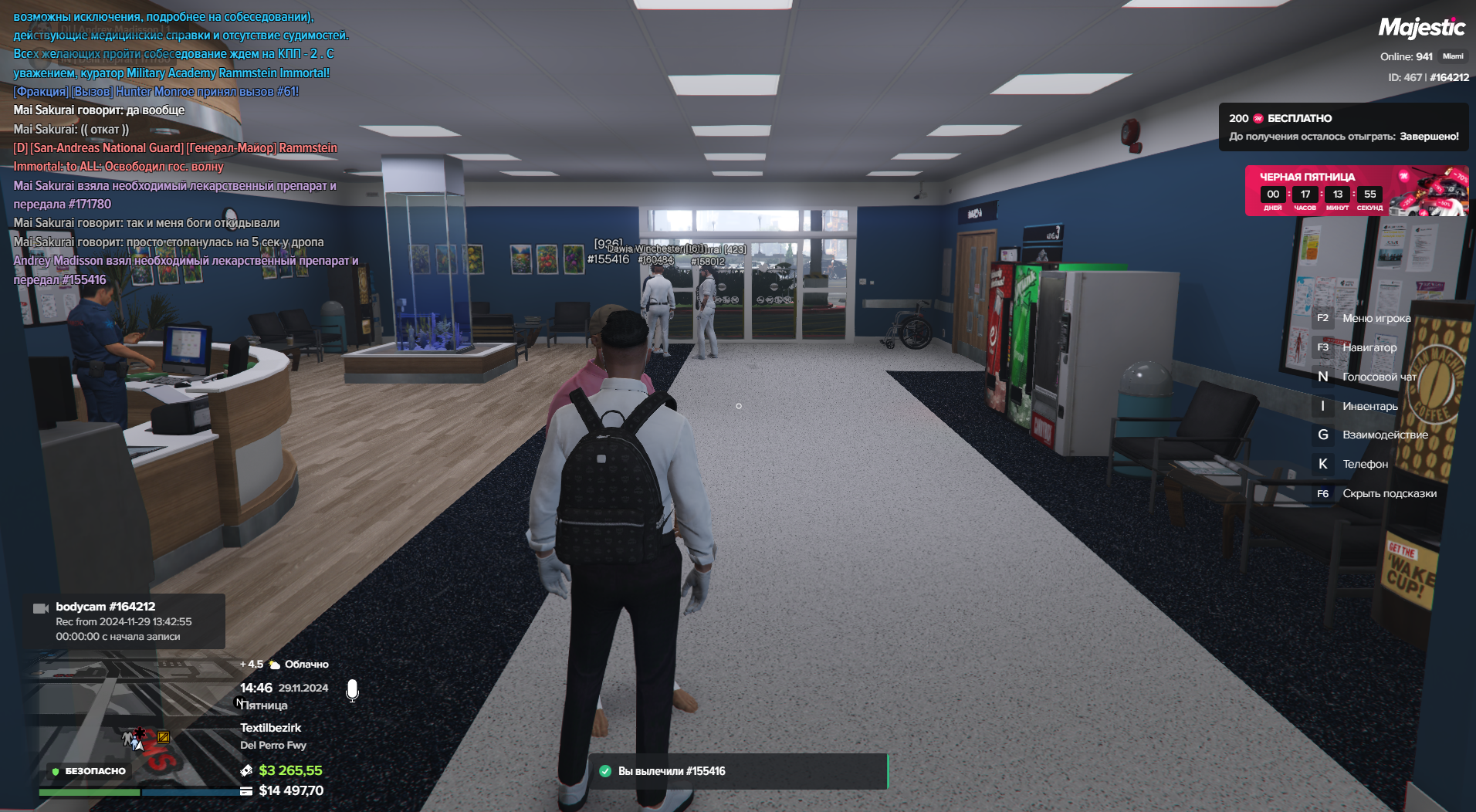This screenshot has width=1476, height=812.
Task: Click the Majestic logo
Action: point(1421,29)
